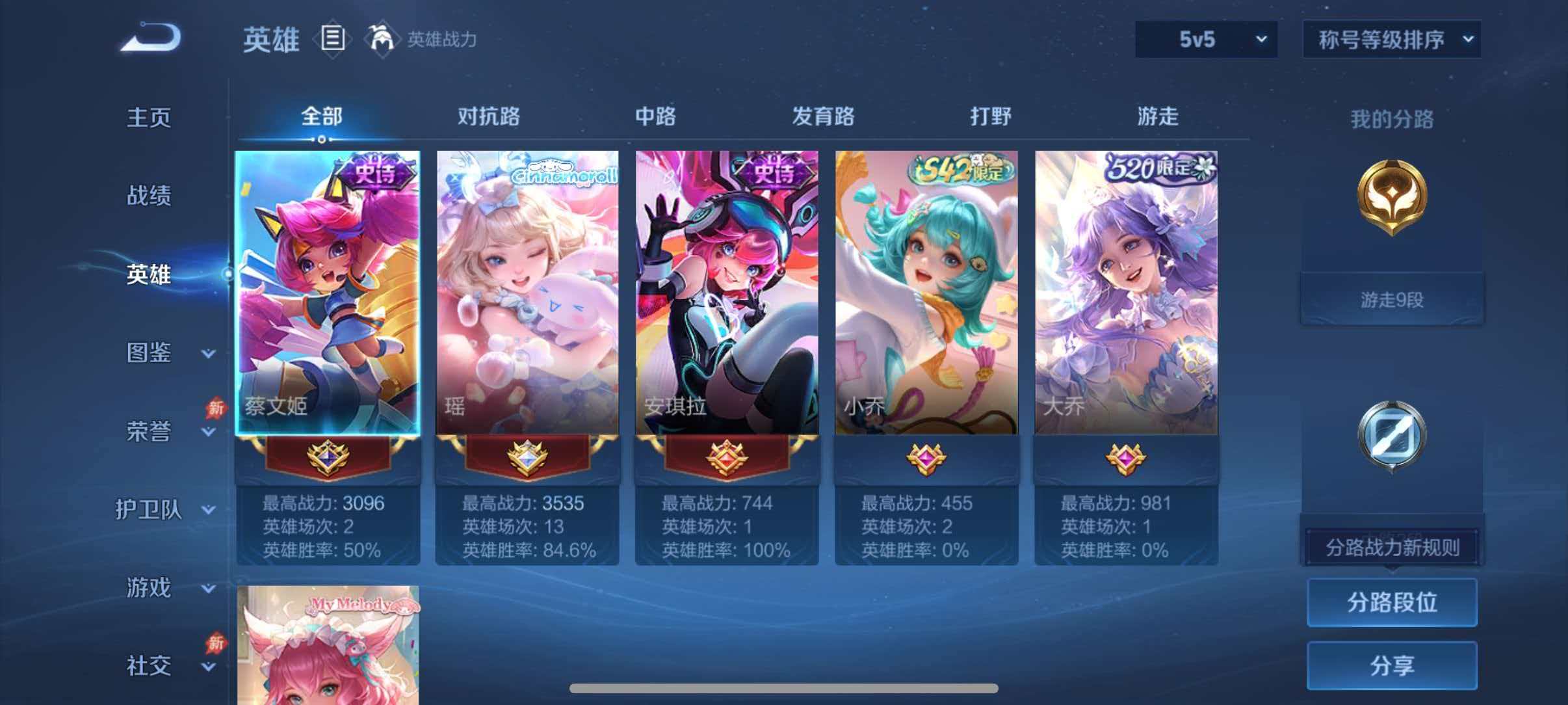
Task: Click the empty second lane slot icon on right
Action: [1391, 432]
